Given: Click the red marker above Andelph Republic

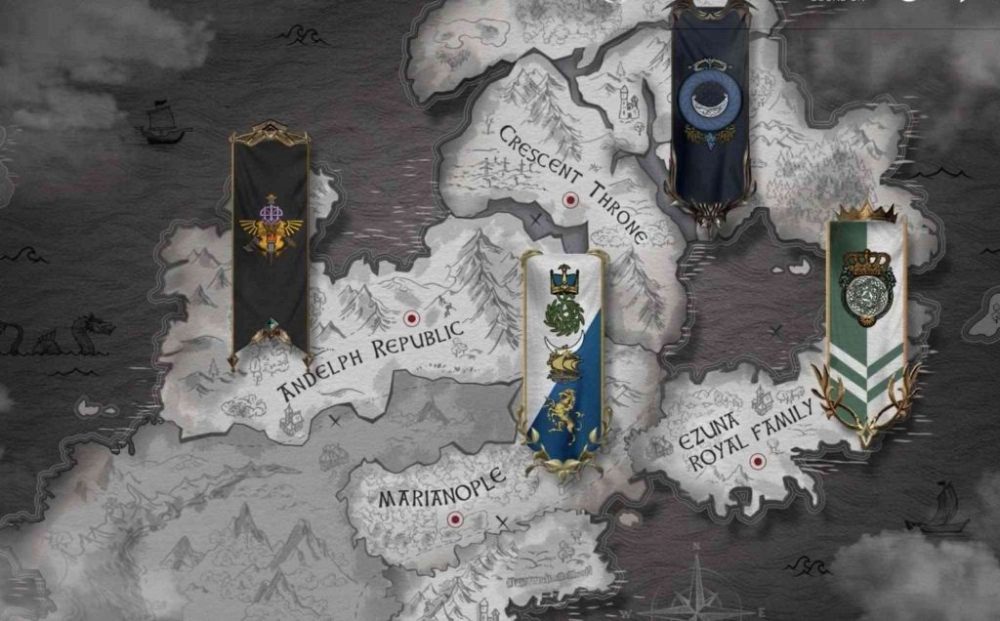Looking at the screenshot, I should (x=410, y=319).
